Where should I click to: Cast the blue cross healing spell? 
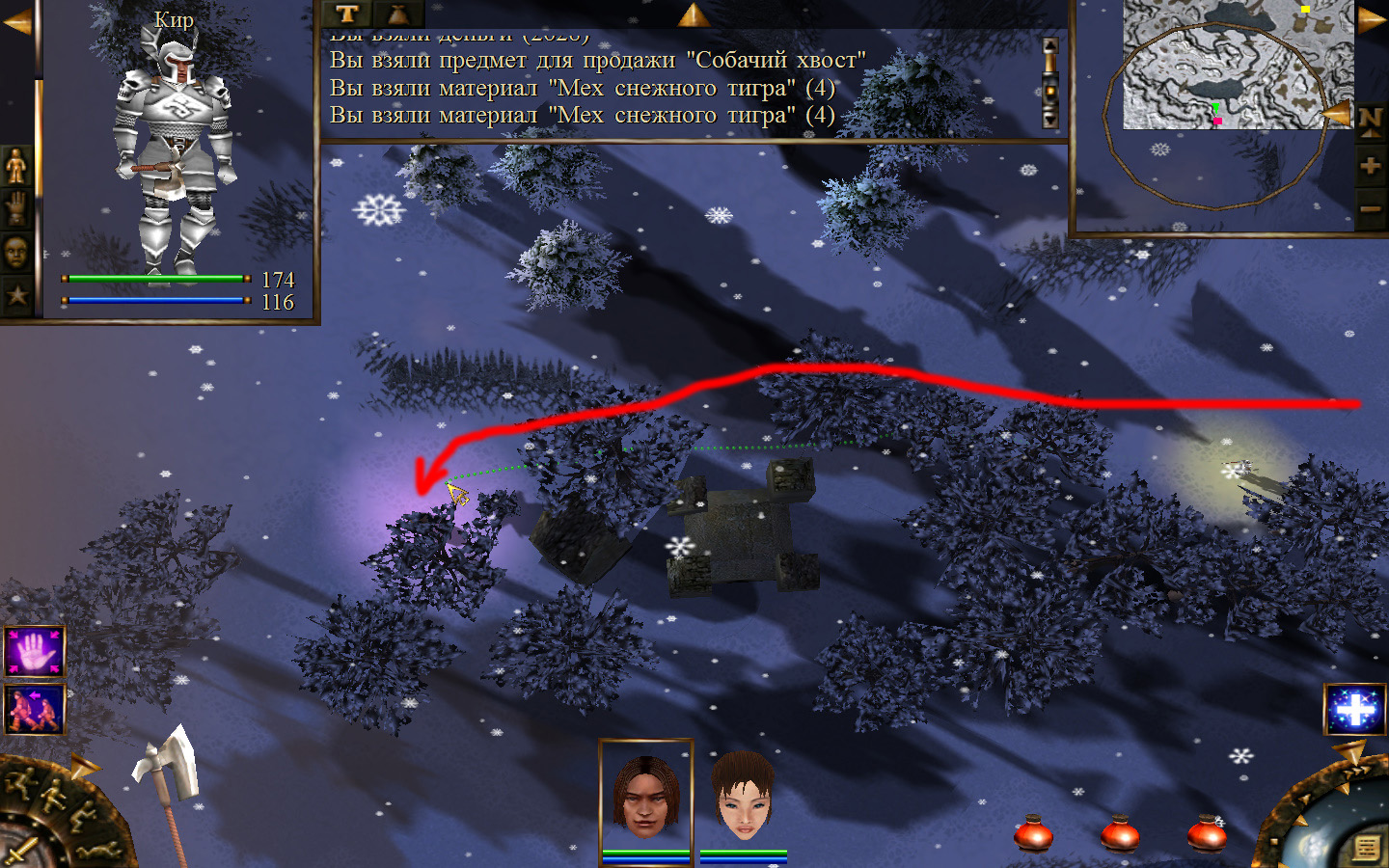1355,710
